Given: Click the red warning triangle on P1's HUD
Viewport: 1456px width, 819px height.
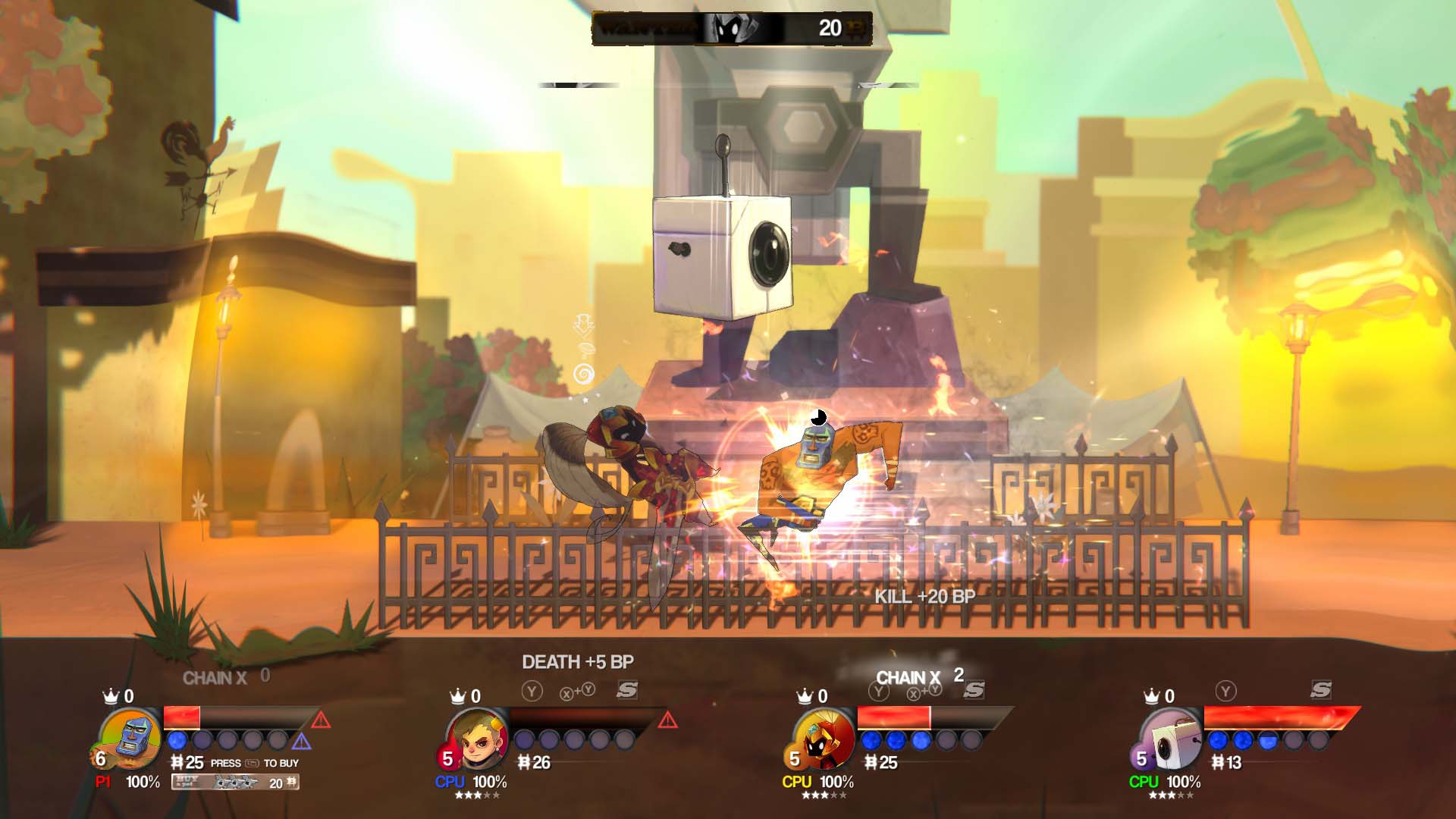Looking at the screenshot, I should click(x=321, y=721).
